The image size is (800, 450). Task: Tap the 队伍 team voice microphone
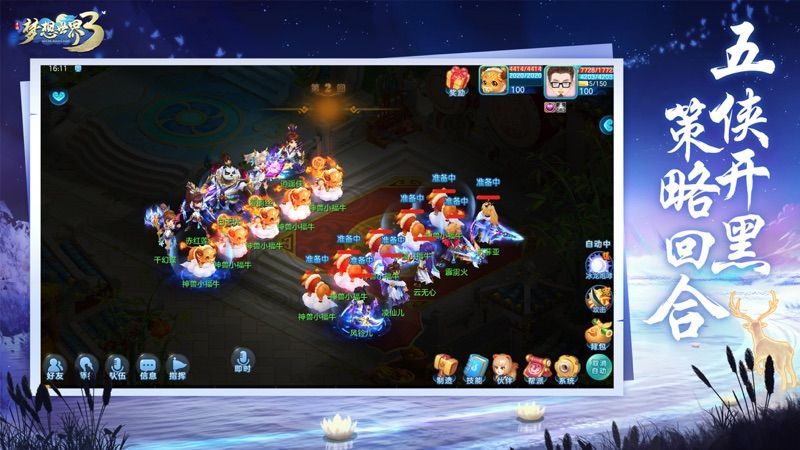click(x=118, y=368)
